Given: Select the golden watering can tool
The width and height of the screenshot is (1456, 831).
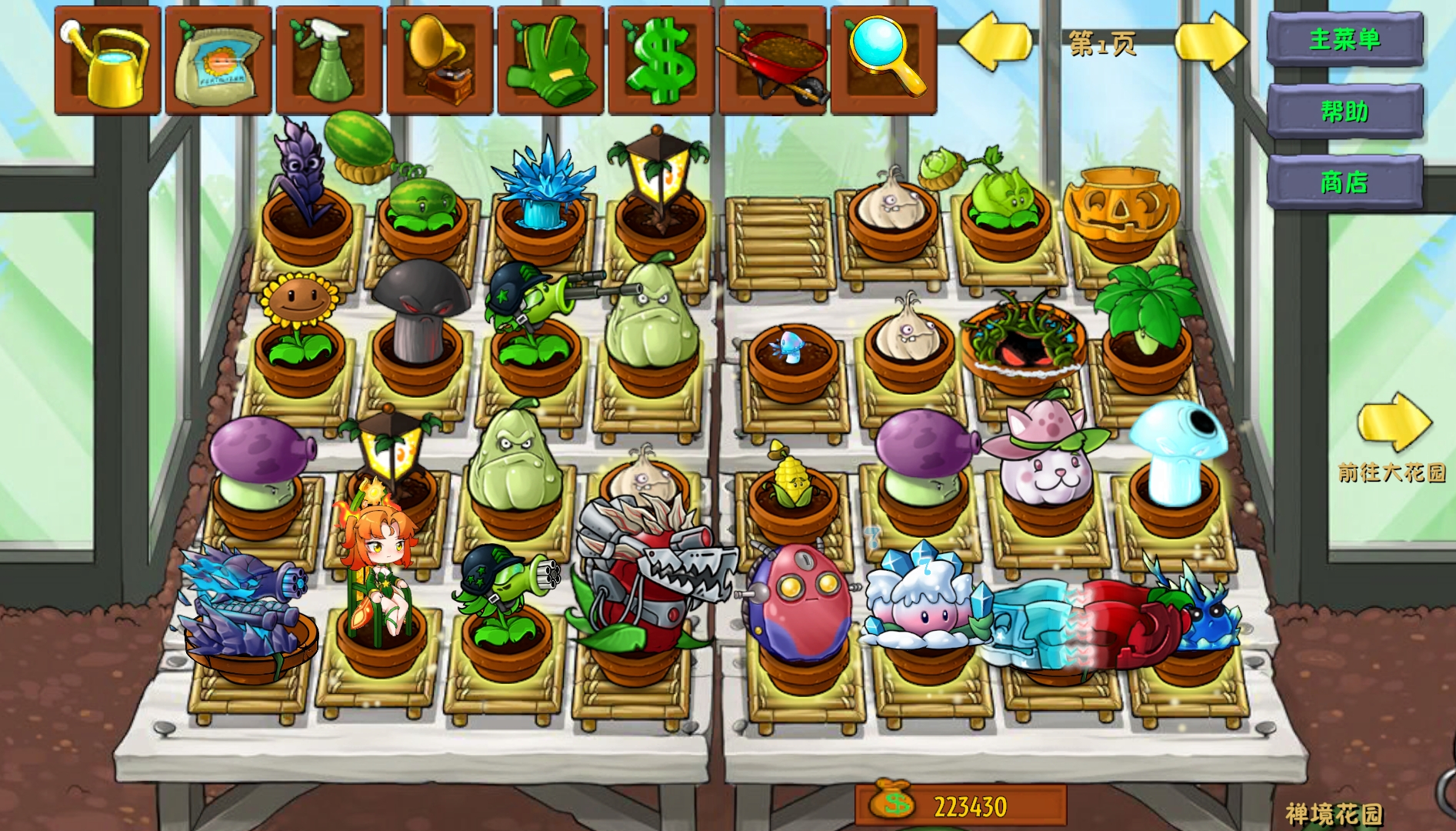Looking at the screenshot, I should 108,61.
